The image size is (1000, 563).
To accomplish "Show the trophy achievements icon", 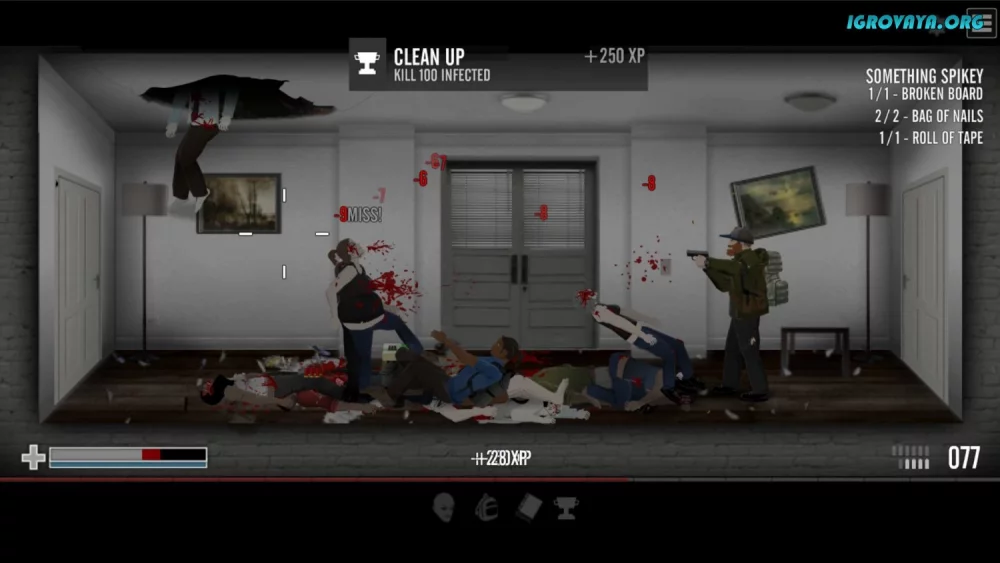I will click(x=567, y=507).
